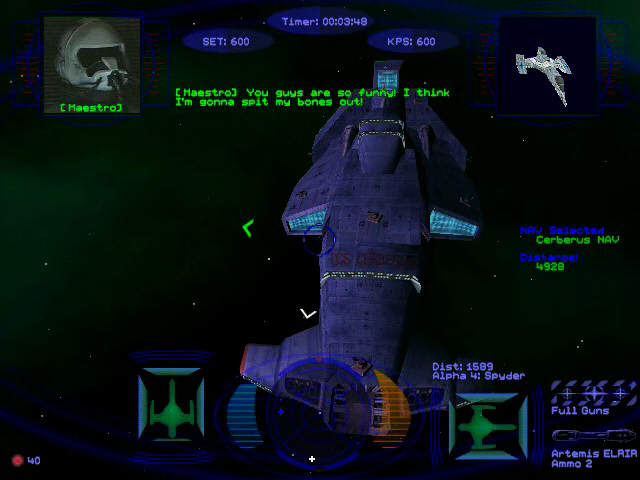Image resolution: width=640 pixels, height=480 pixels.
Task: Select the player ship shield status display
Action: [171, 406]
